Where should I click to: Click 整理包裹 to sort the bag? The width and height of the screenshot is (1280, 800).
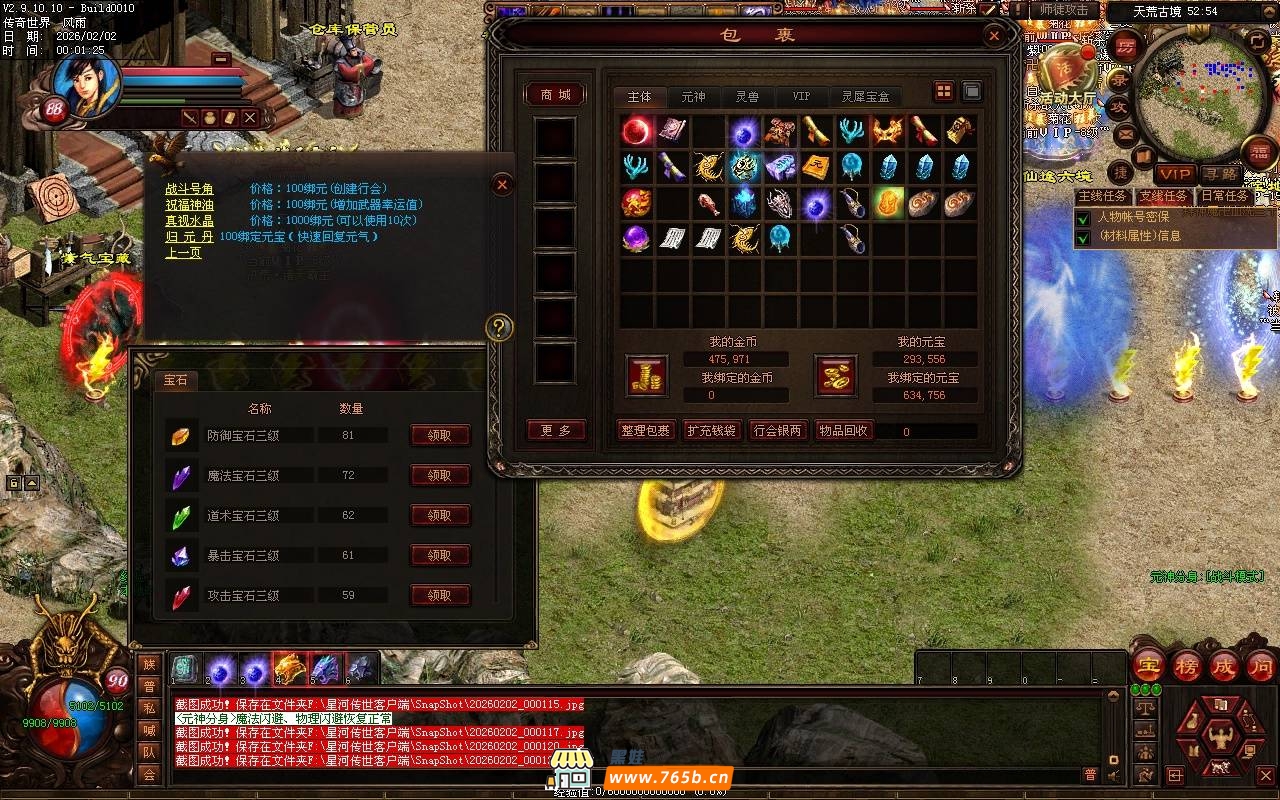(x=645, y=431)
